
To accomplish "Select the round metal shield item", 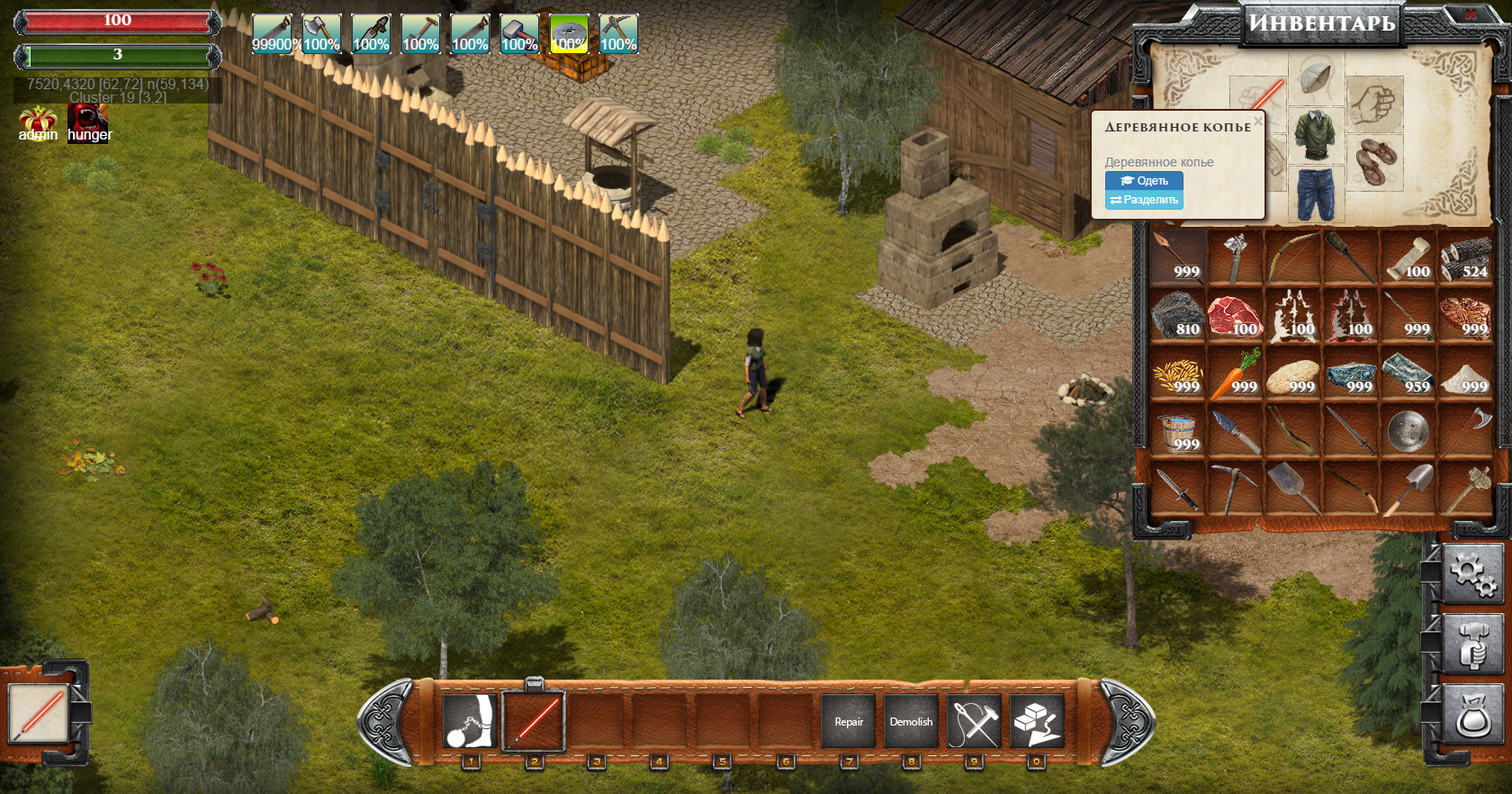I will [x=1408, y=431].
